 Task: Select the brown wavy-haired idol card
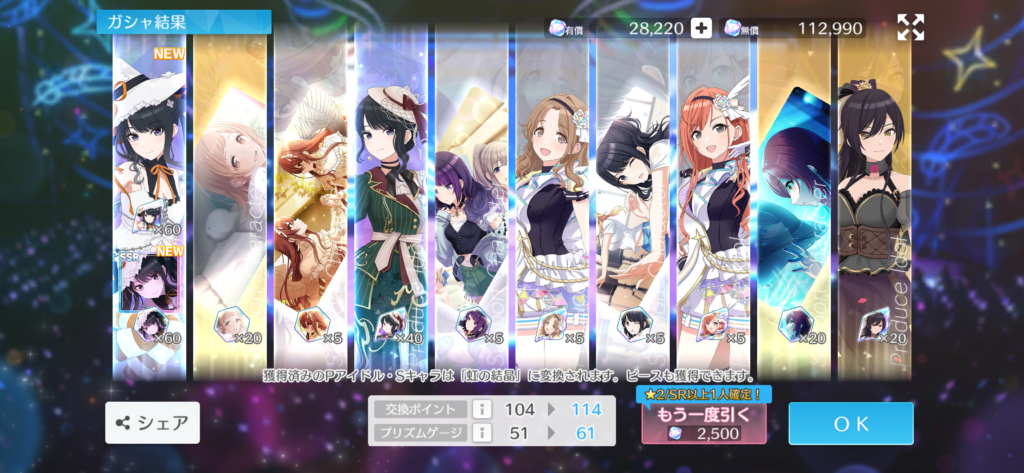553,200
